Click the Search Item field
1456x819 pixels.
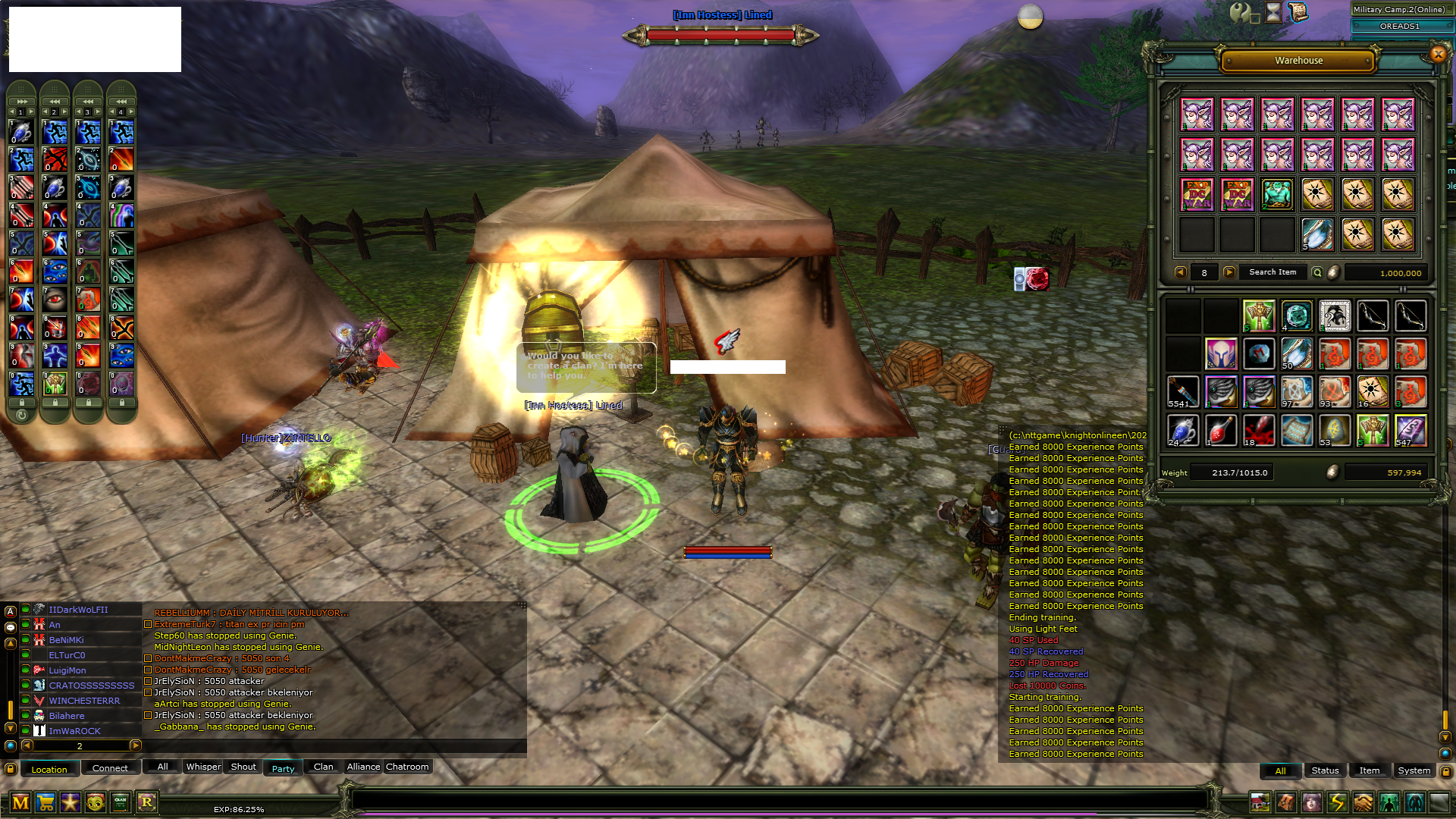pyautogui.click(x=1272, y=272)
